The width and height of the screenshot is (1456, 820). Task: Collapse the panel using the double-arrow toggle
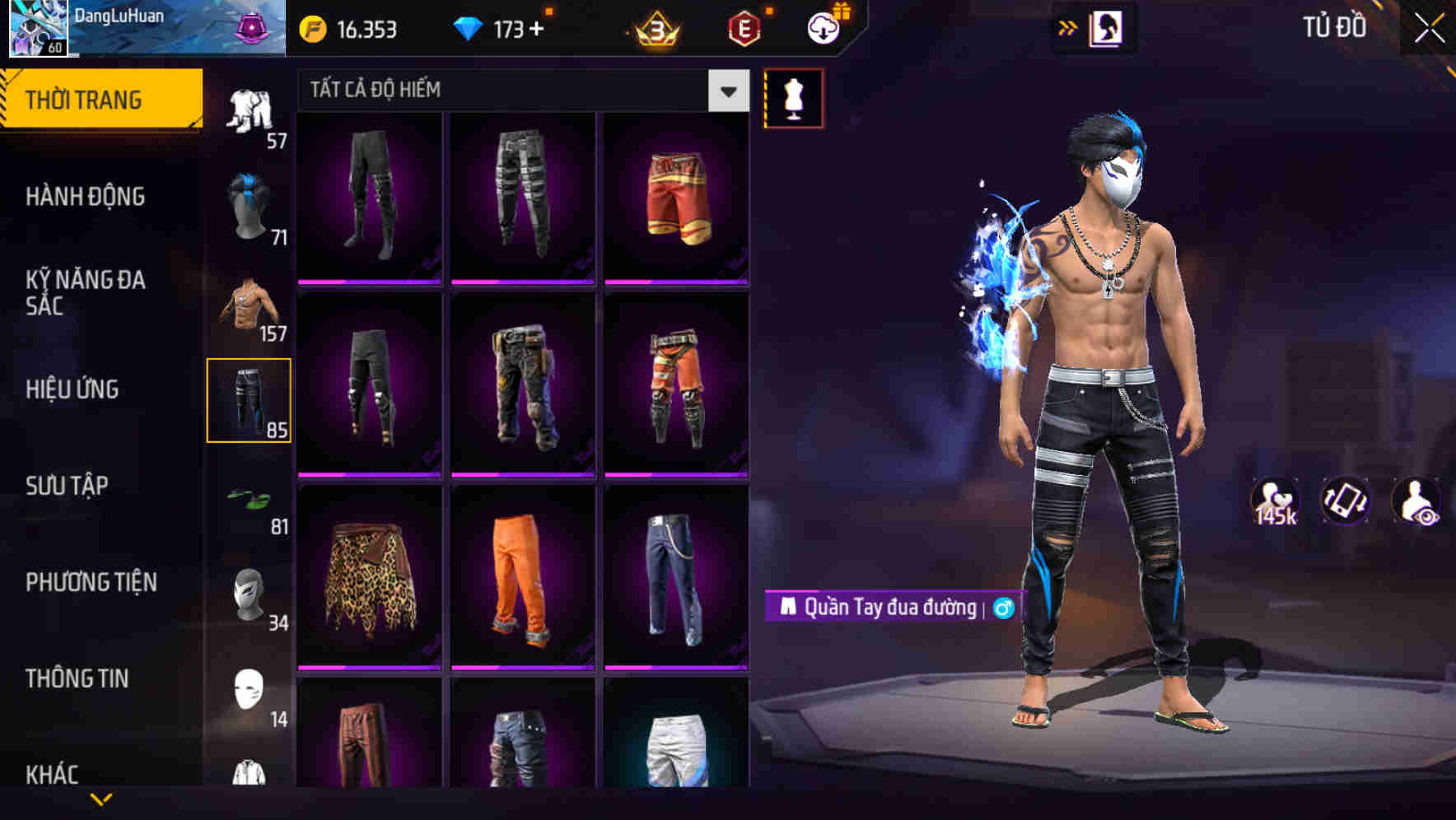1068,27
